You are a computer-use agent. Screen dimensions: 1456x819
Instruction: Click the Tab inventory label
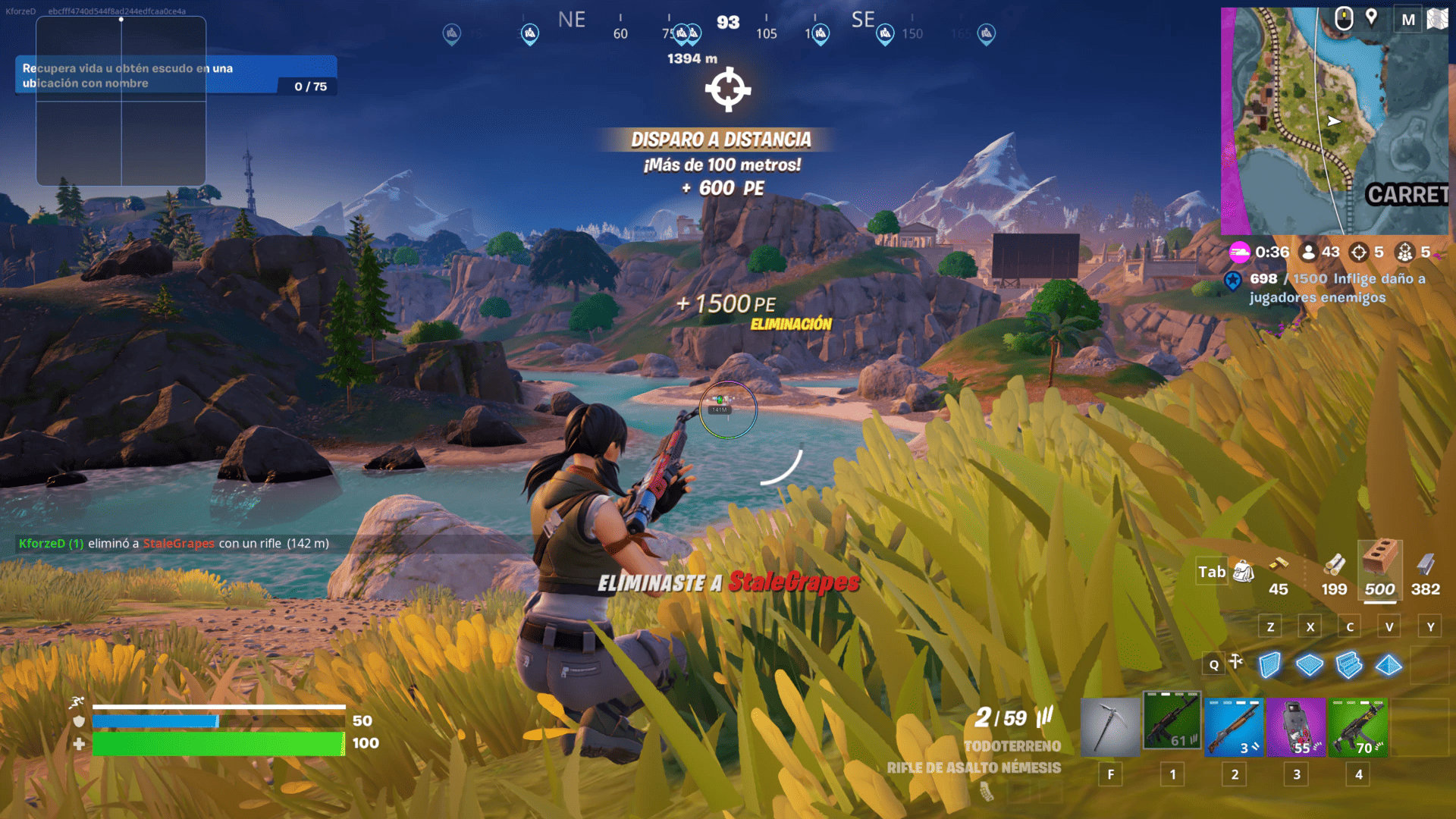[x=1211, y=571]
